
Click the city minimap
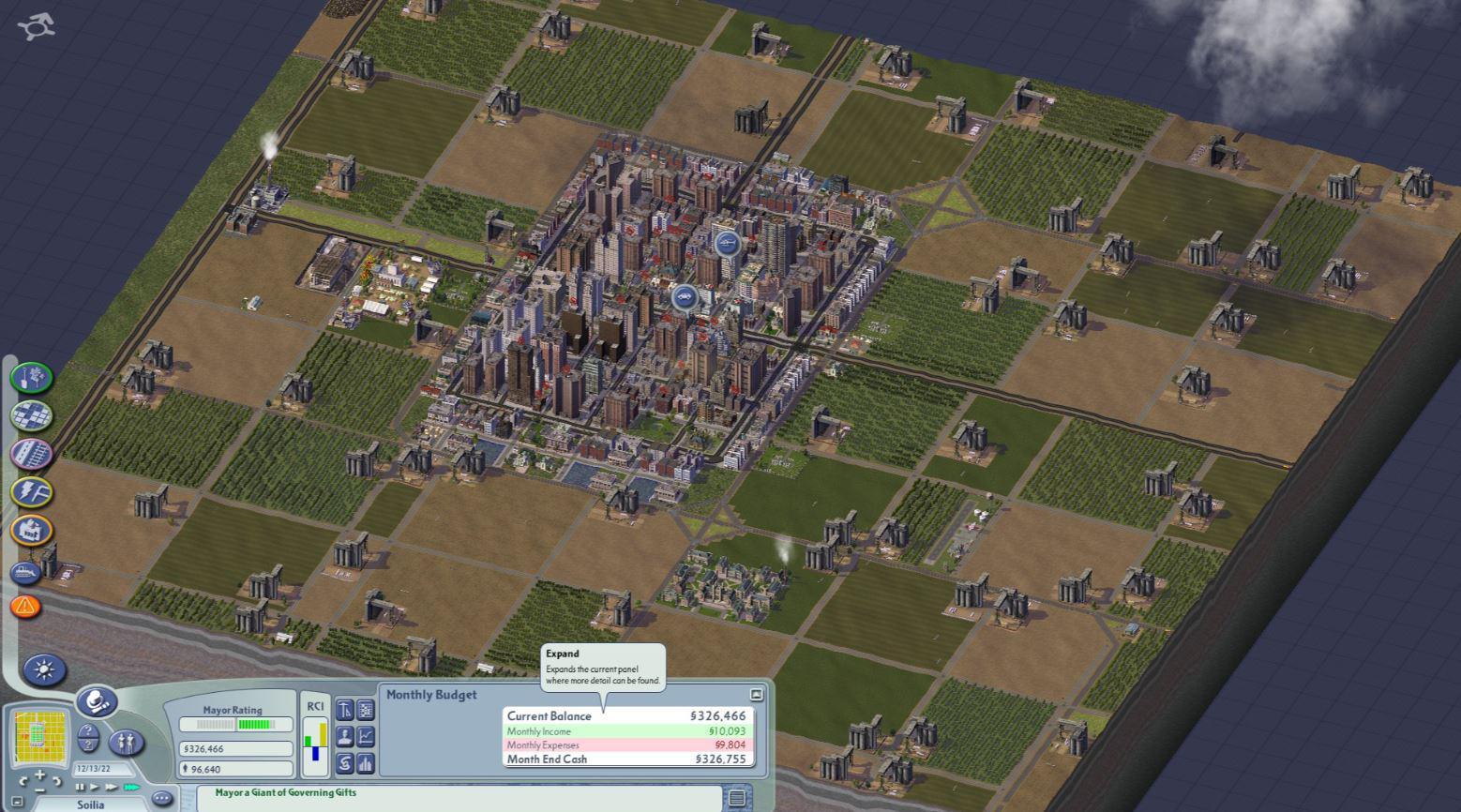(42, 737)
